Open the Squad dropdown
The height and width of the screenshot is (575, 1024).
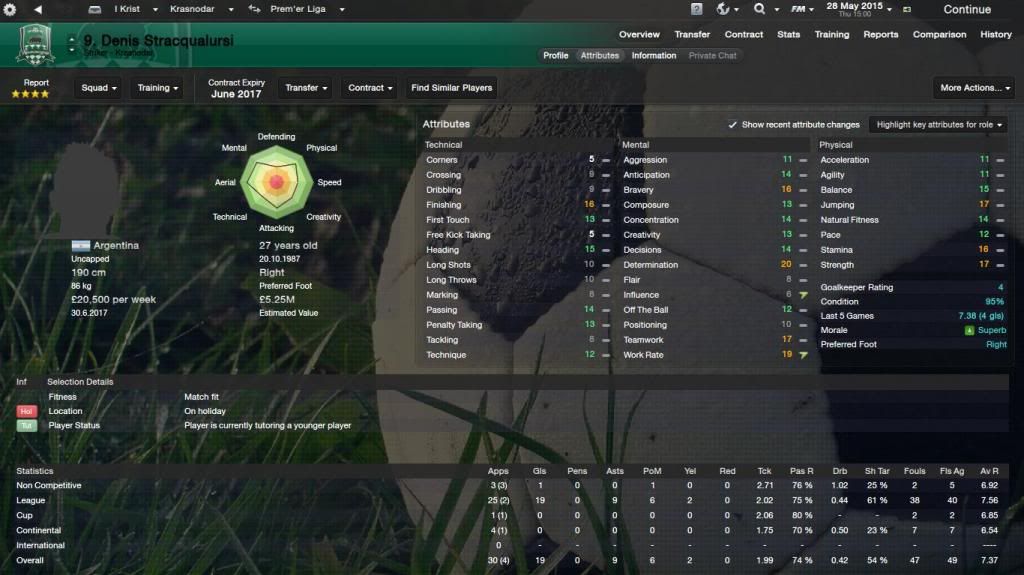pyautogui.click(x=99, y=88)
